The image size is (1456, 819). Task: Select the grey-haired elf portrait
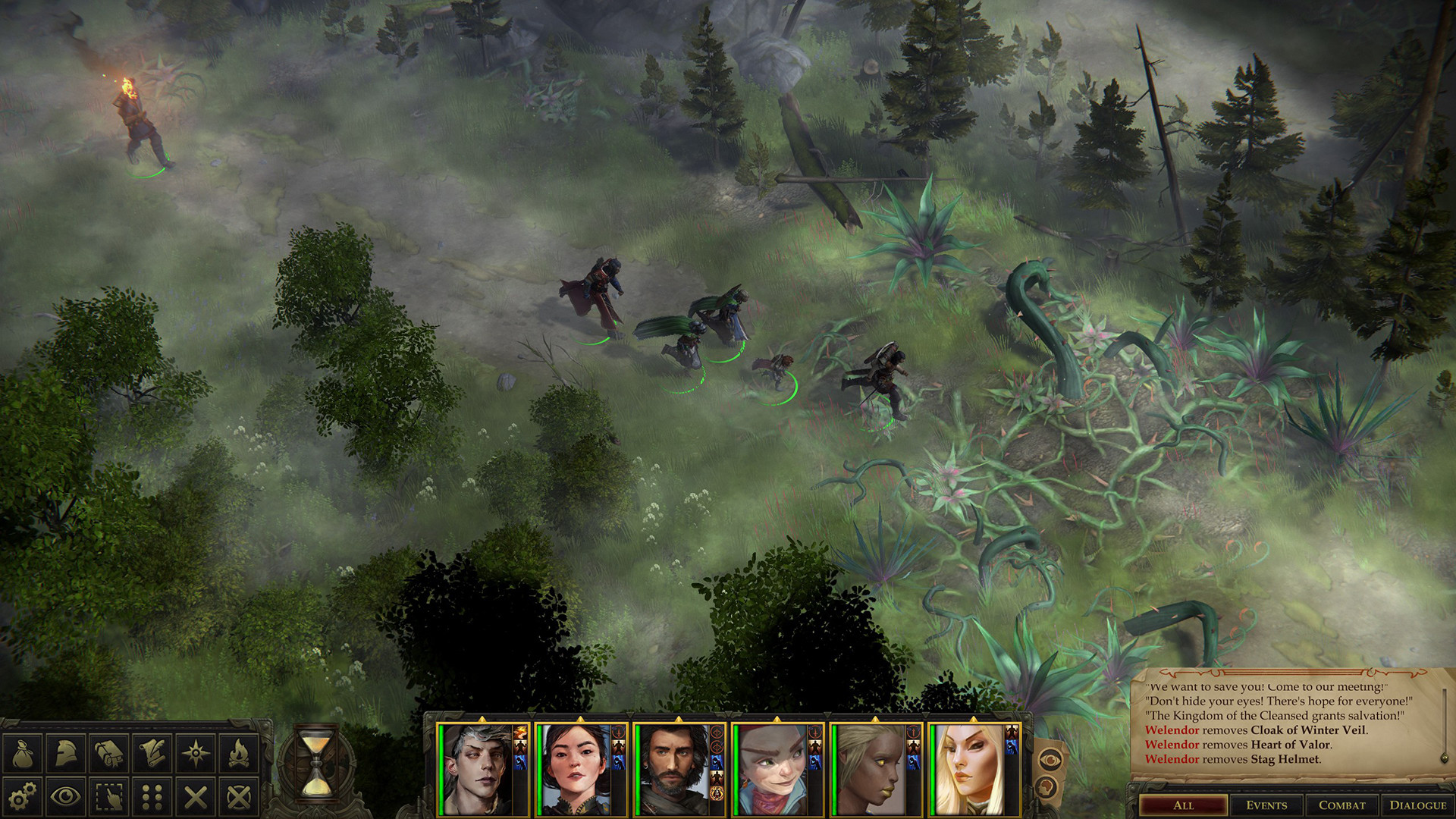tap(476, 769)
